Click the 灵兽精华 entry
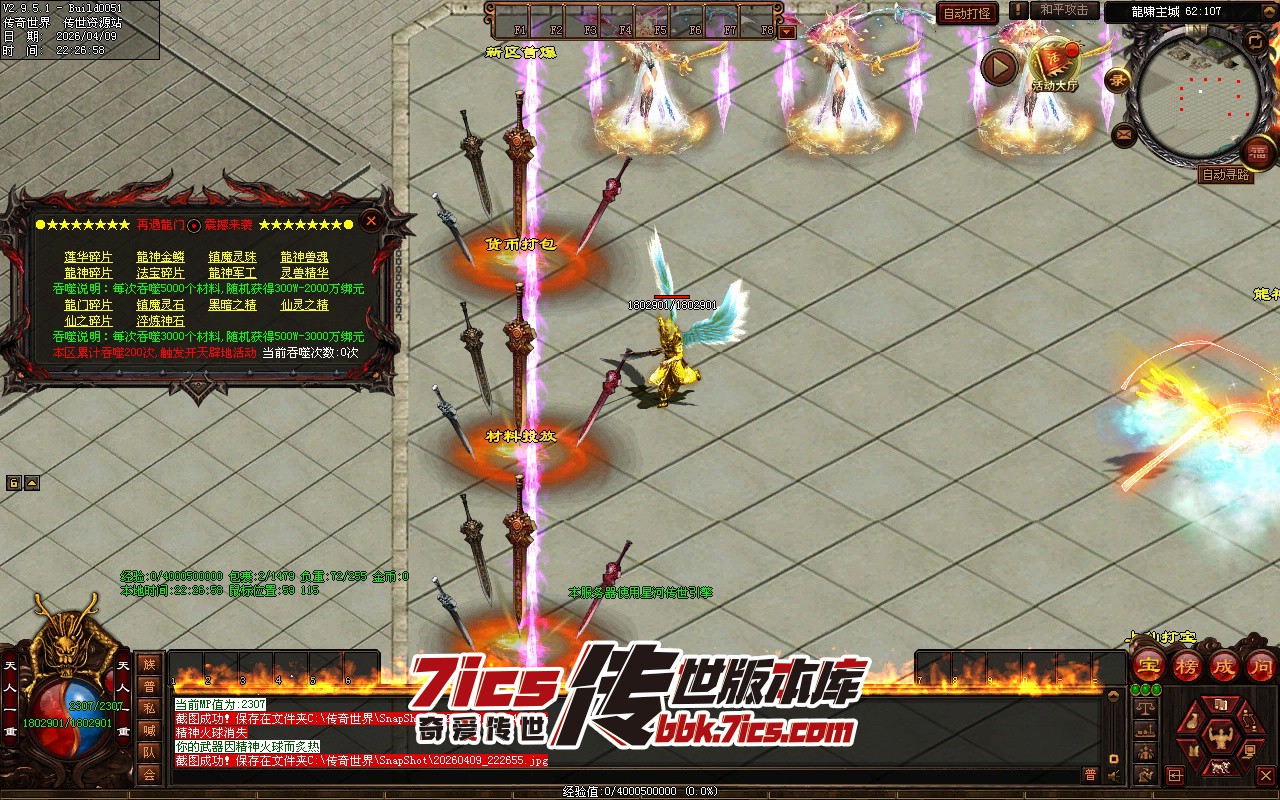This screenshot has height=800, width=1280. 304,273
